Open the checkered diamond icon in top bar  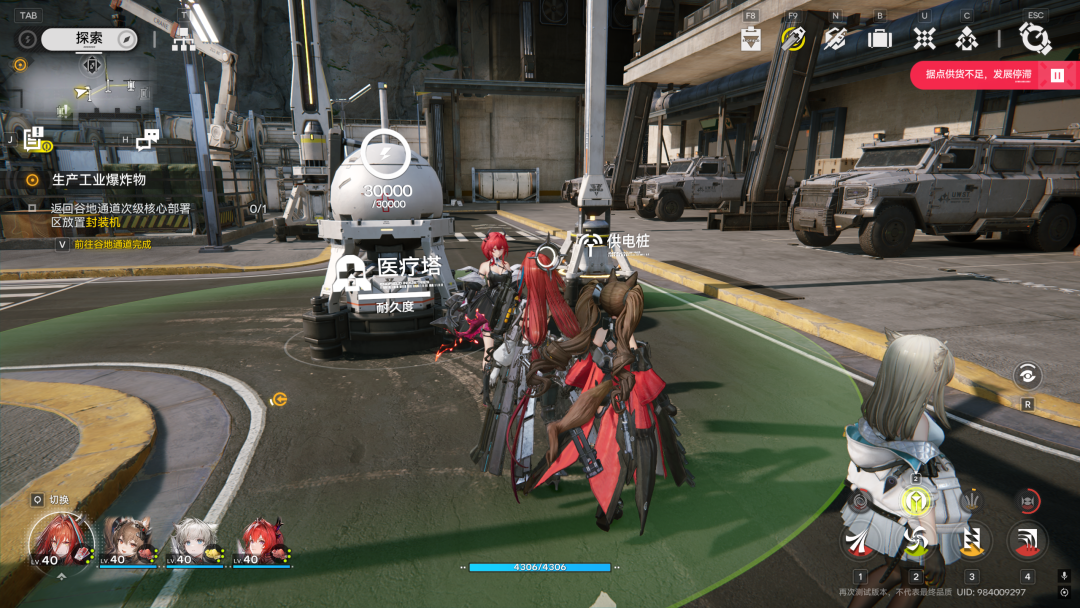(x=924, y=38)
